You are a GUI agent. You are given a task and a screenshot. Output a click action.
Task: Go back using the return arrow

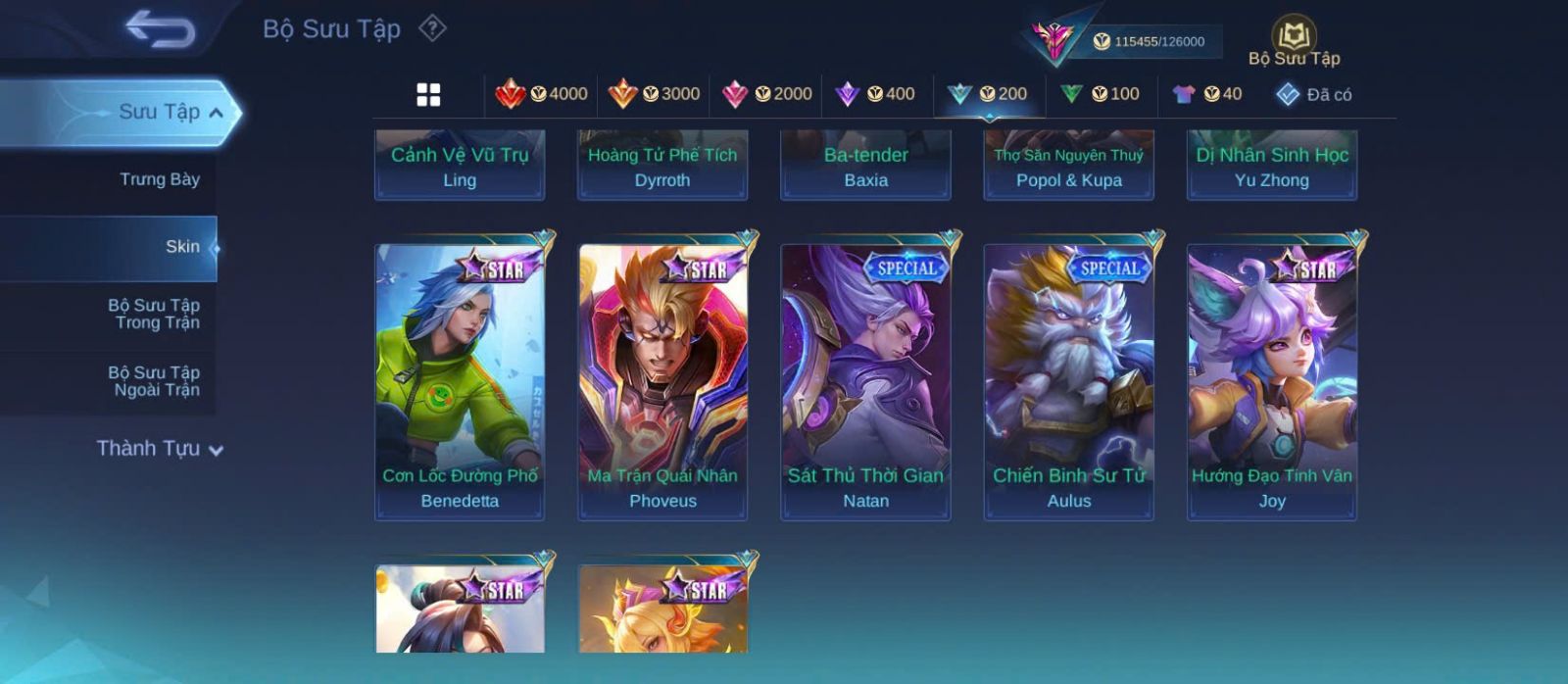pos(160,29)
